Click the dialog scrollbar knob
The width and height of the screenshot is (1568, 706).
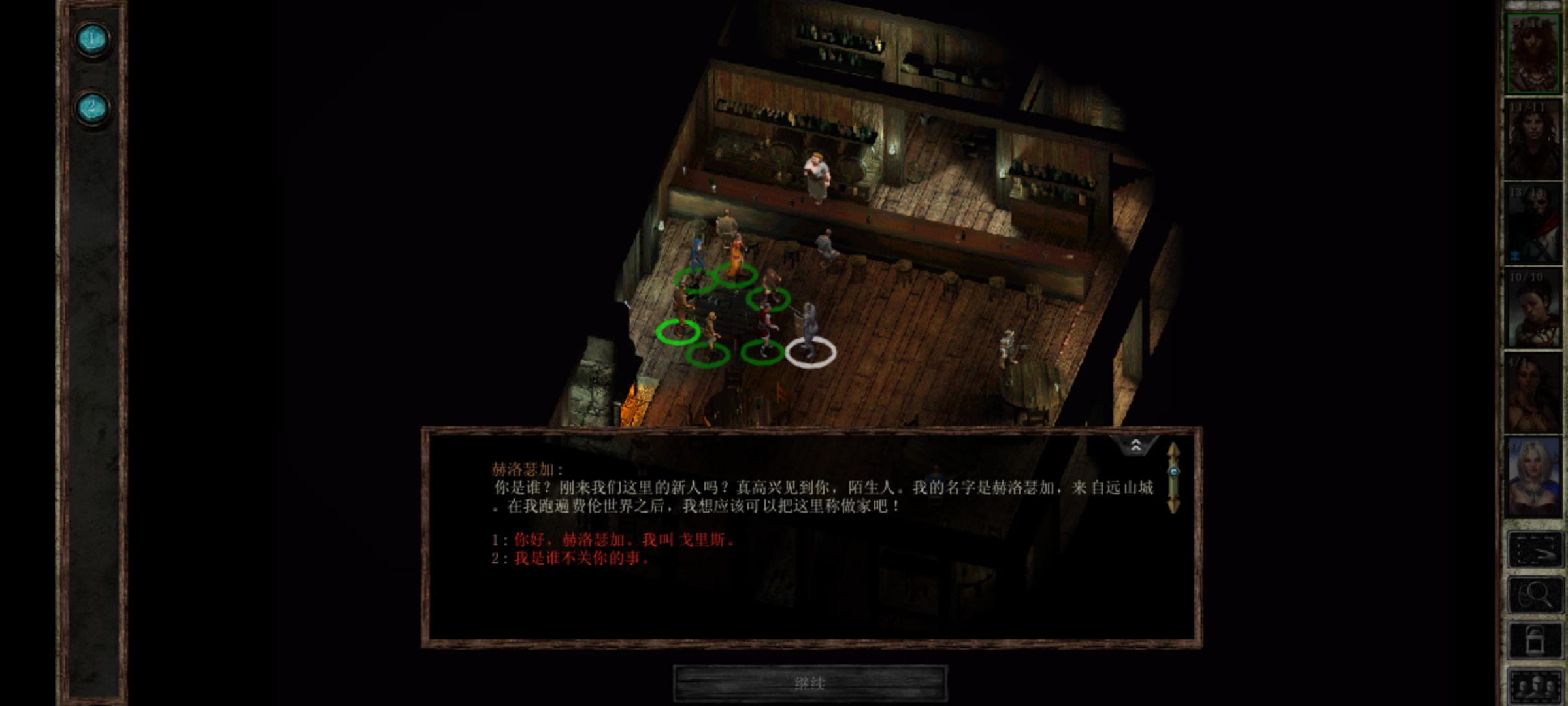[x=1173, y=472]
